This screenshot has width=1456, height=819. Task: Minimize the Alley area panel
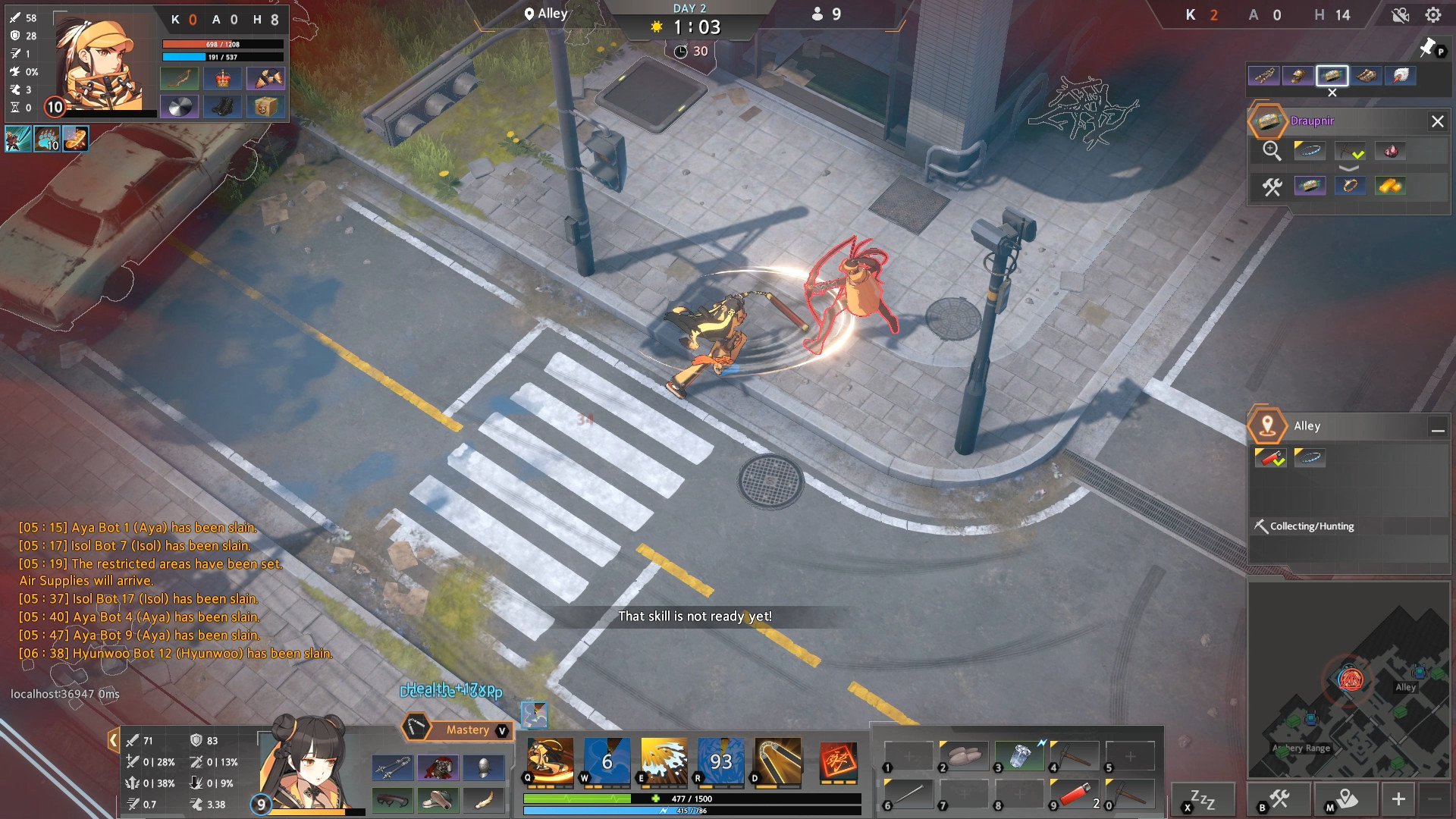pos(1437,429)
